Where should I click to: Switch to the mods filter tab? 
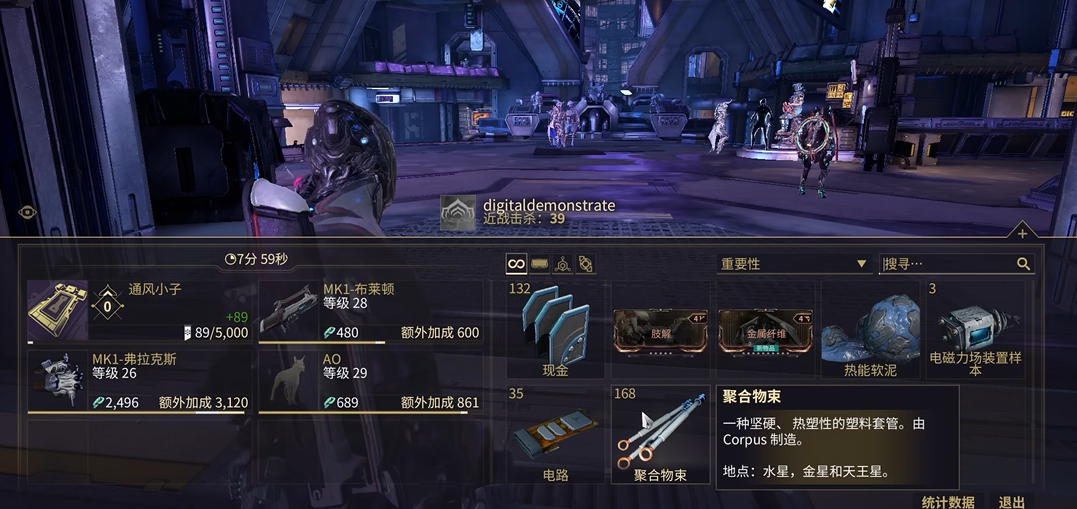point(539,264)
